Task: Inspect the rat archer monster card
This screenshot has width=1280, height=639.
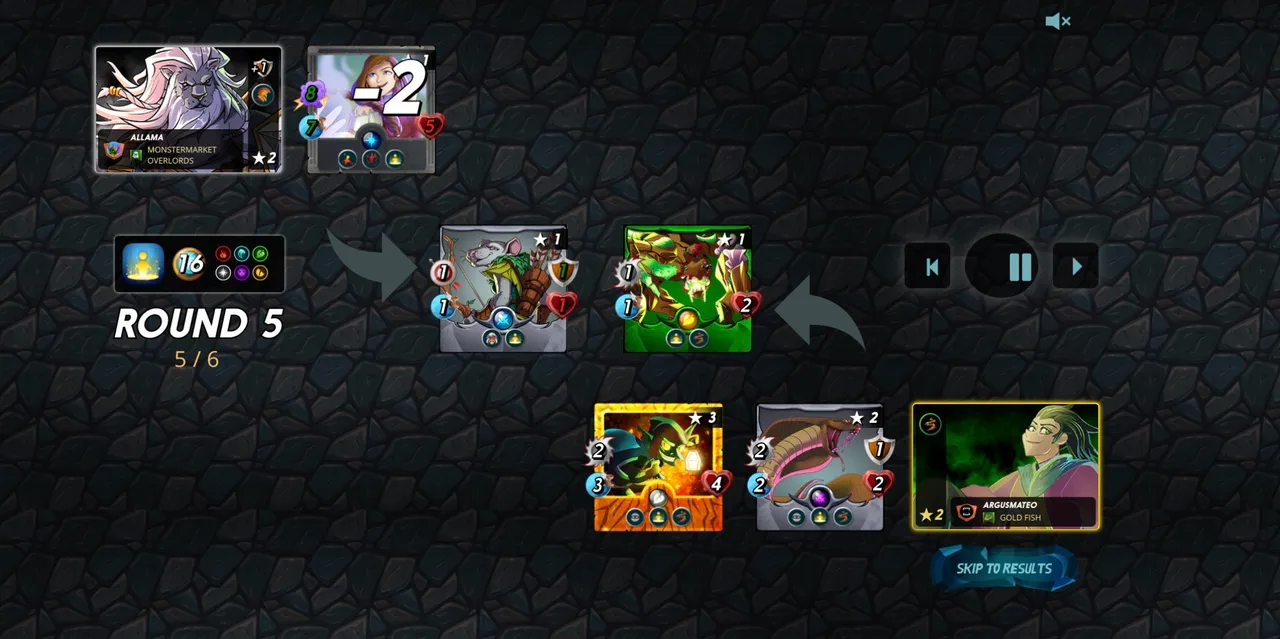Action: coord(503,289)
